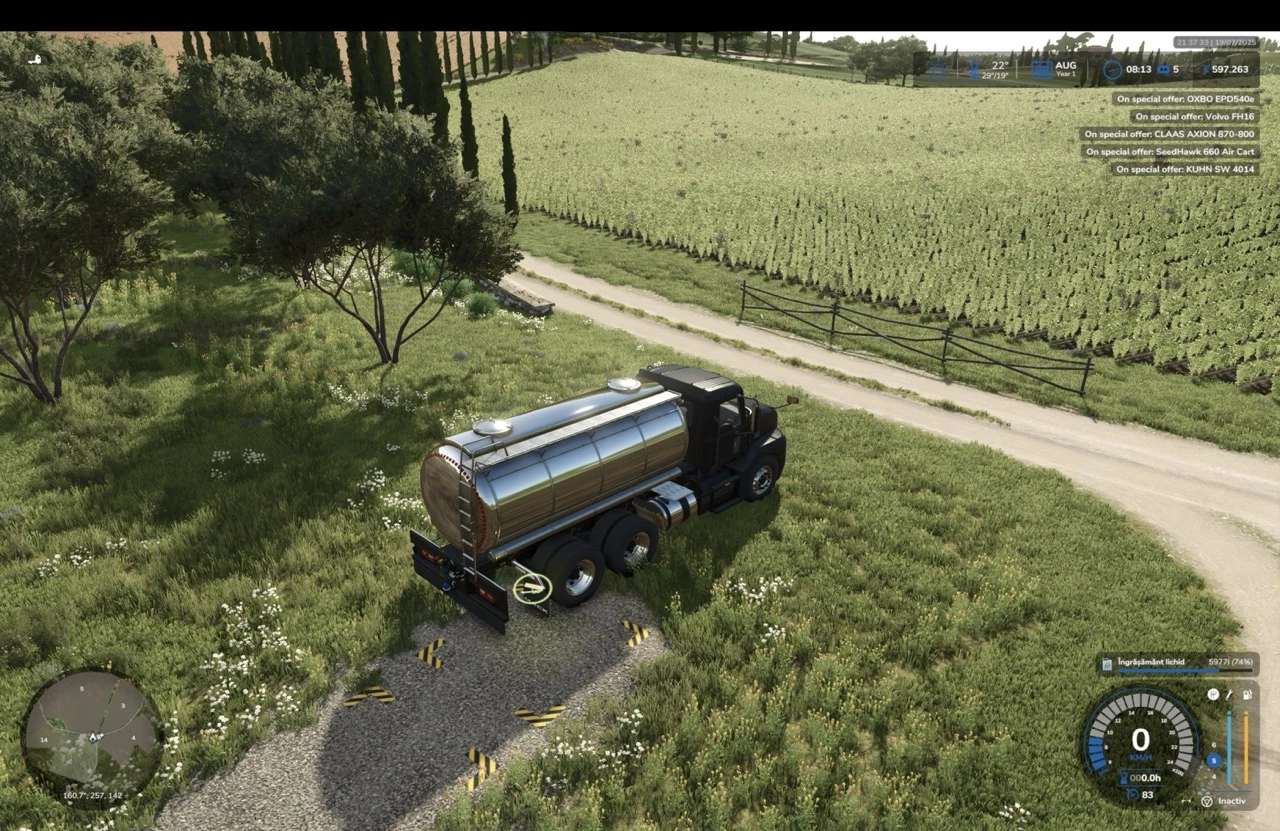Click the liquid fertilizer tank icon

click(1107, 663)
